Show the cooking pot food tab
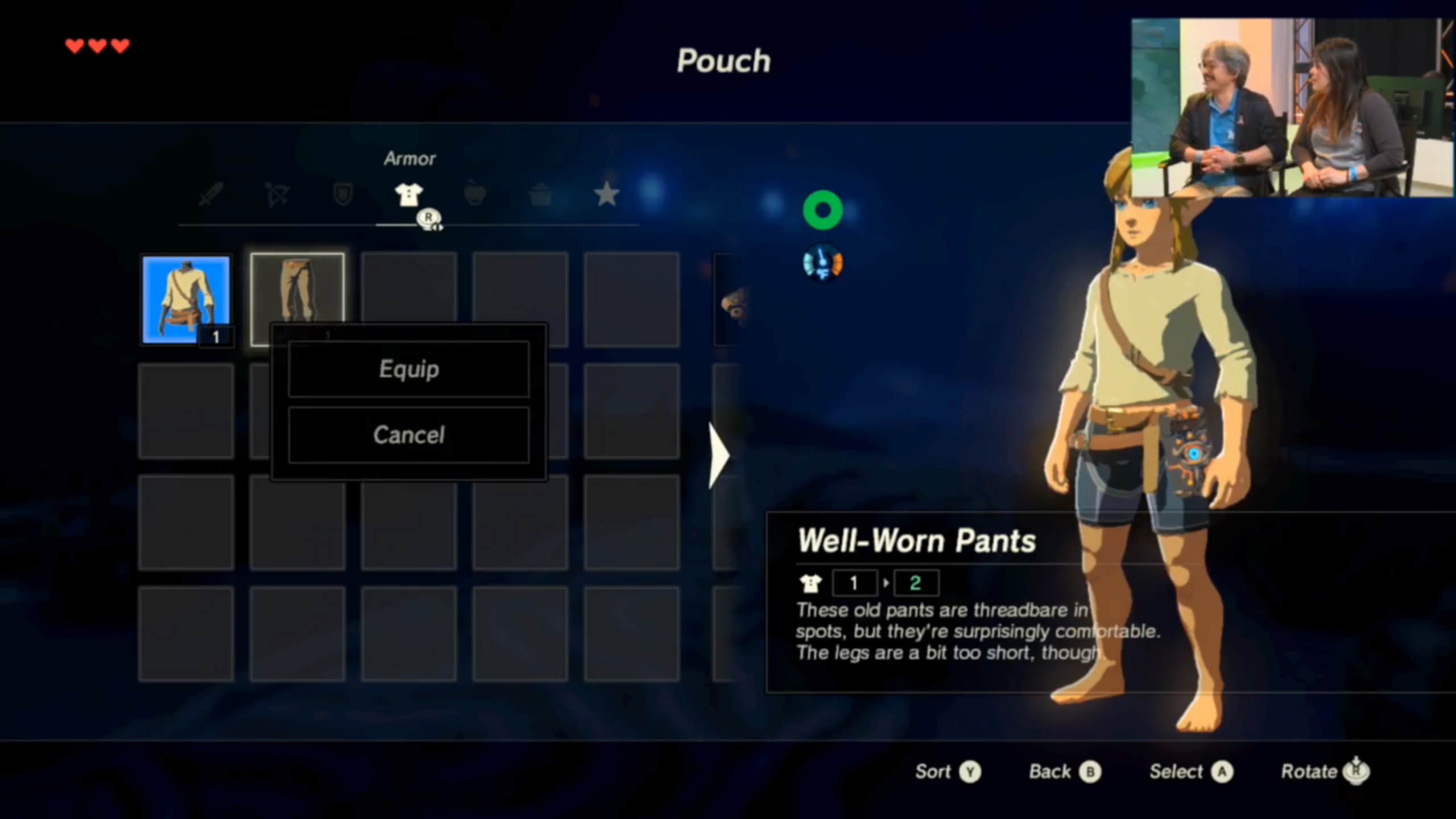1456x819 pixels. coord(540,195)
